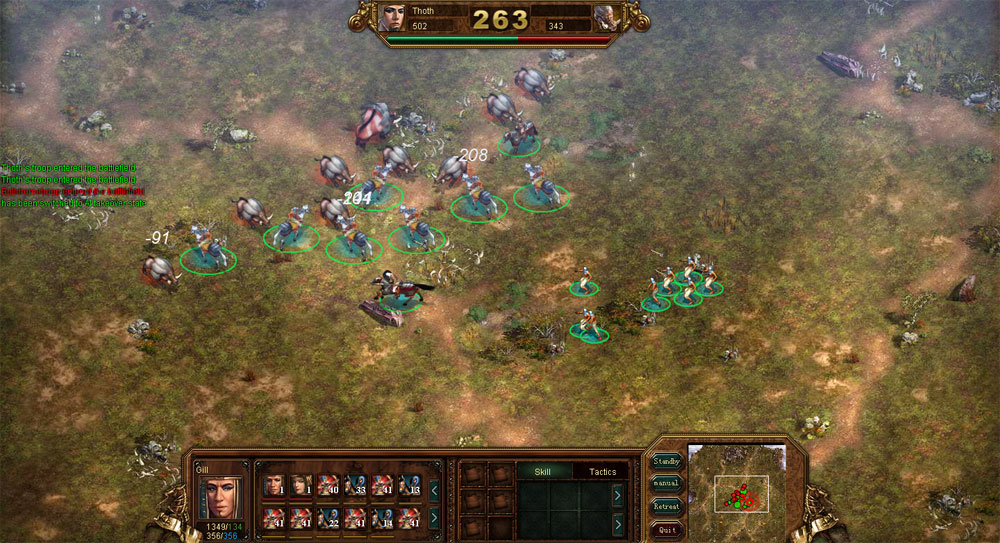The width and height of the screenshot is (1000, 543).
Task: Click the lower arrow beside the unit slots
Action: pyautogui.click(x=434, y=517)
